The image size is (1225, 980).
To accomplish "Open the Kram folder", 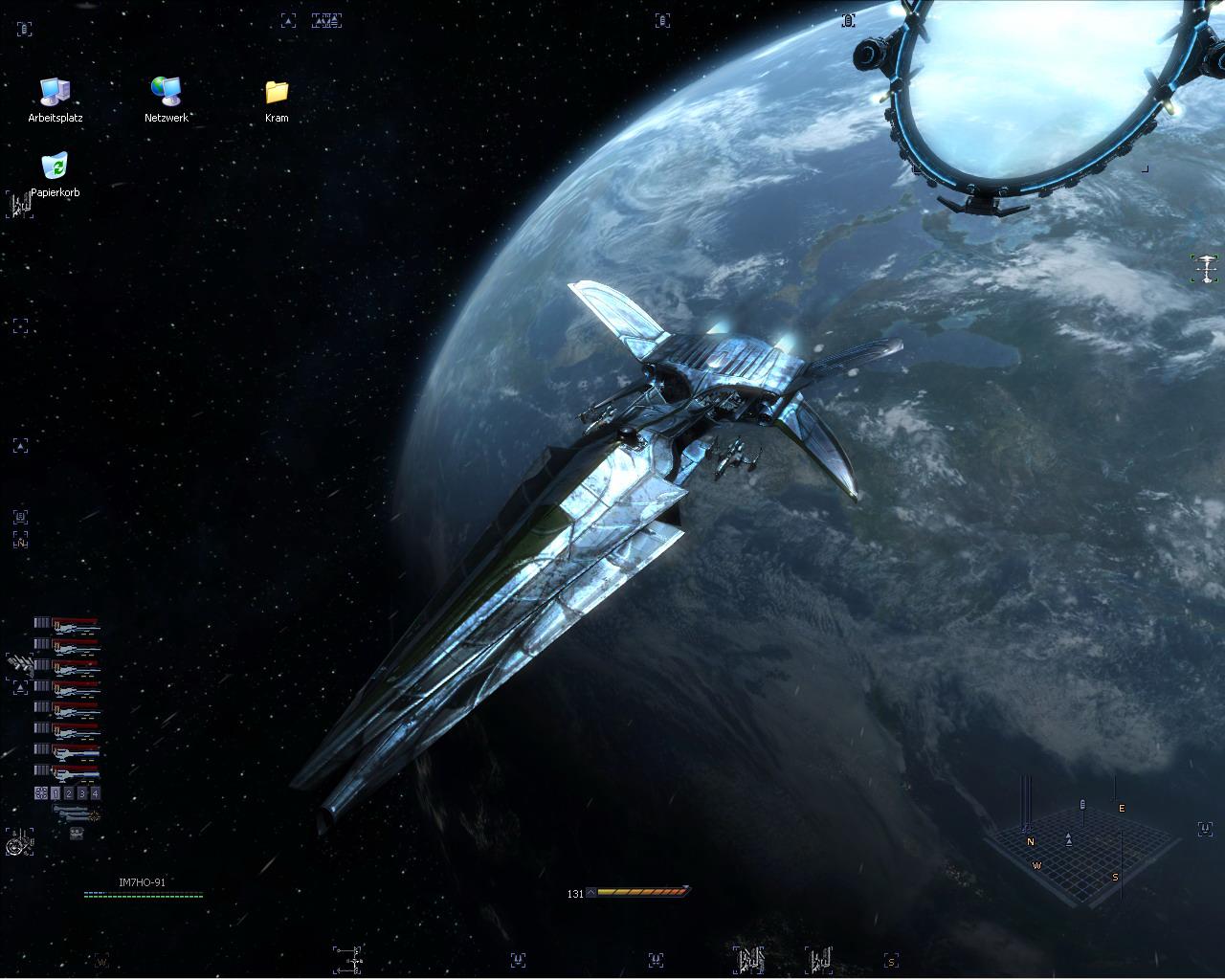I will pyautogui.click(x=277, y=93).
